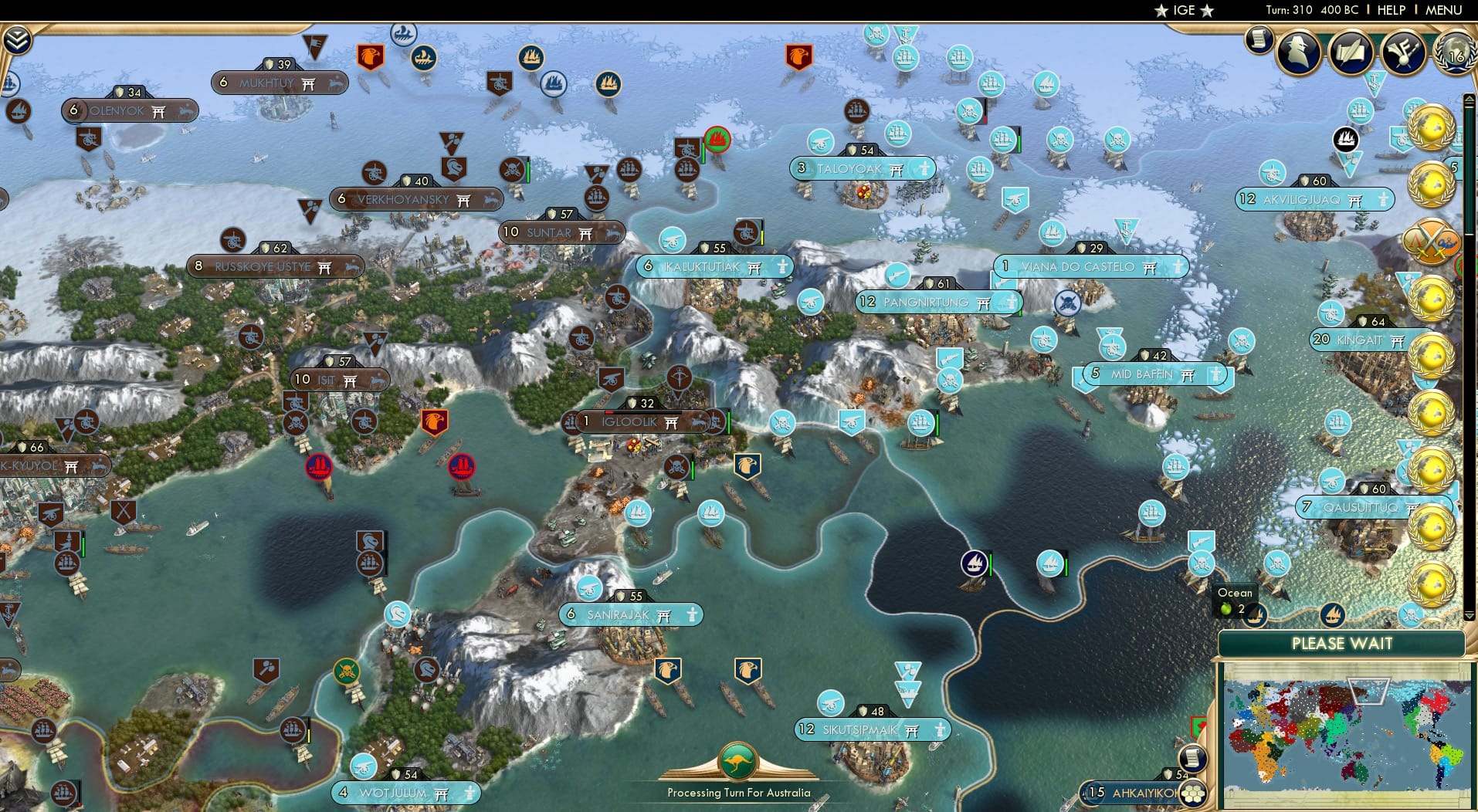The height and width of the screenshot is (812, 1478).
Task: Click the PLEASE WAIT banner
Action: [1344, 643]
